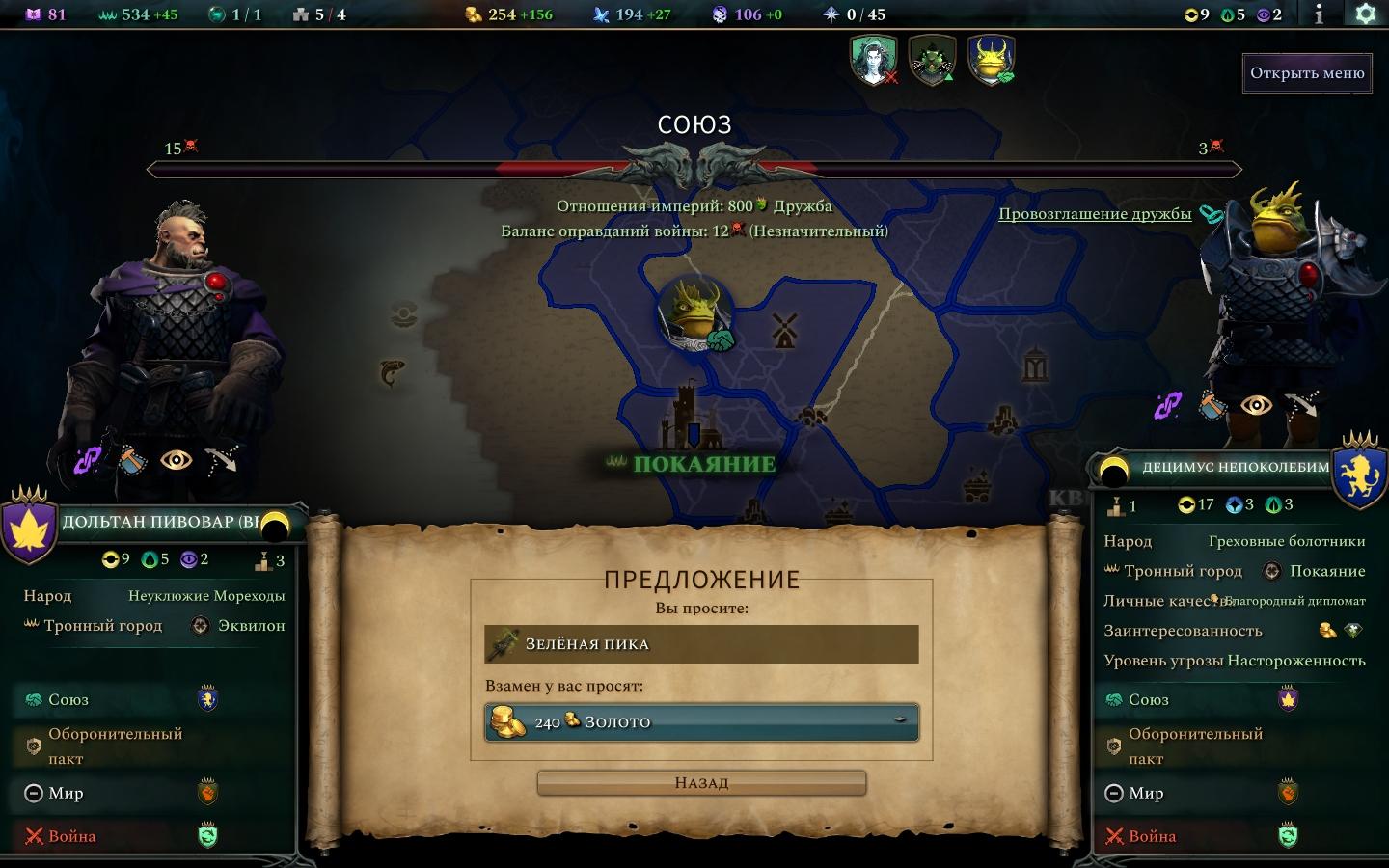Open the 240 Золото payment dropdown

(x=701, y=722)
